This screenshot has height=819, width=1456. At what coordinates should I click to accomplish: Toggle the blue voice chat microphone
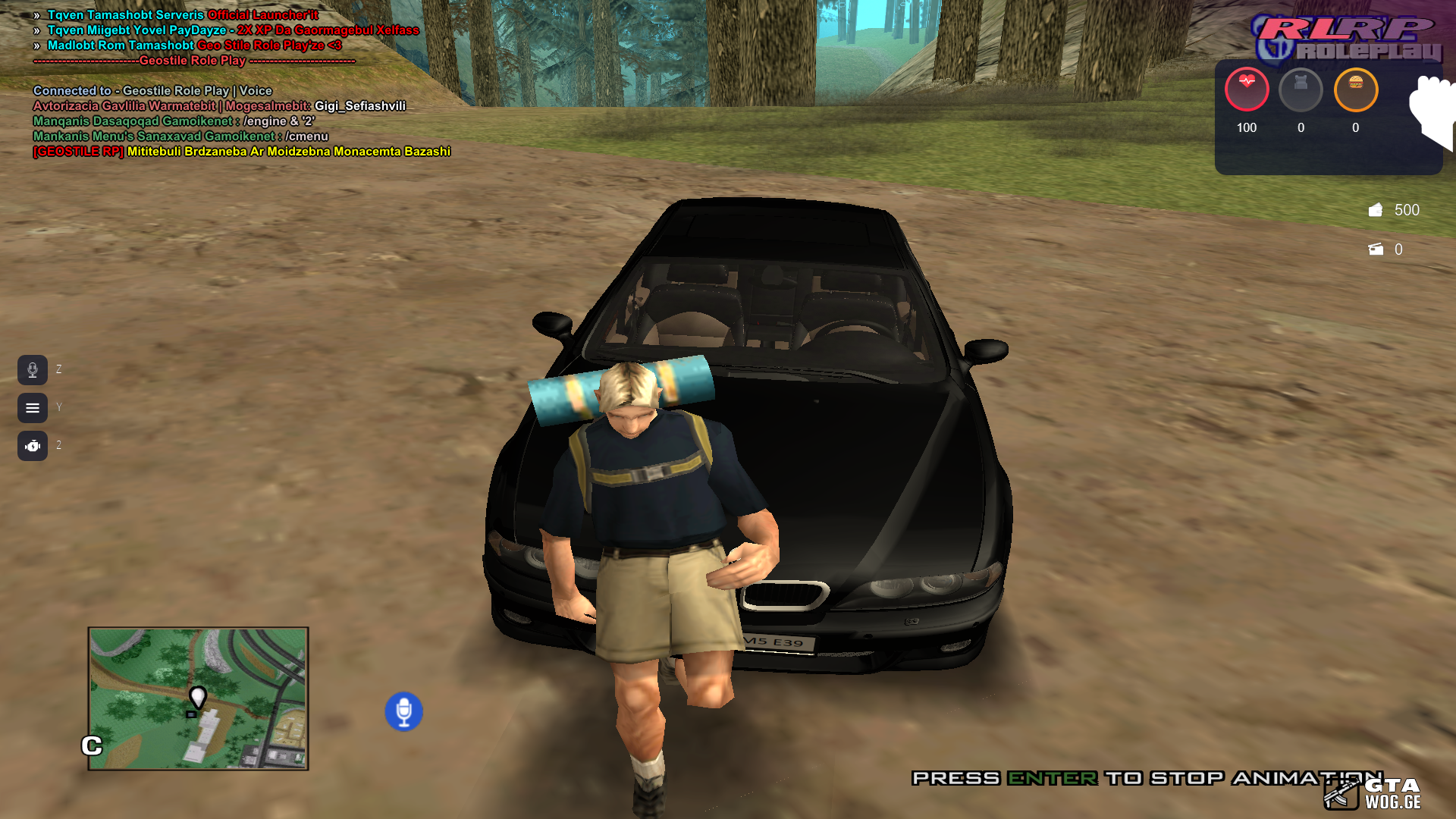pos(403,711)
